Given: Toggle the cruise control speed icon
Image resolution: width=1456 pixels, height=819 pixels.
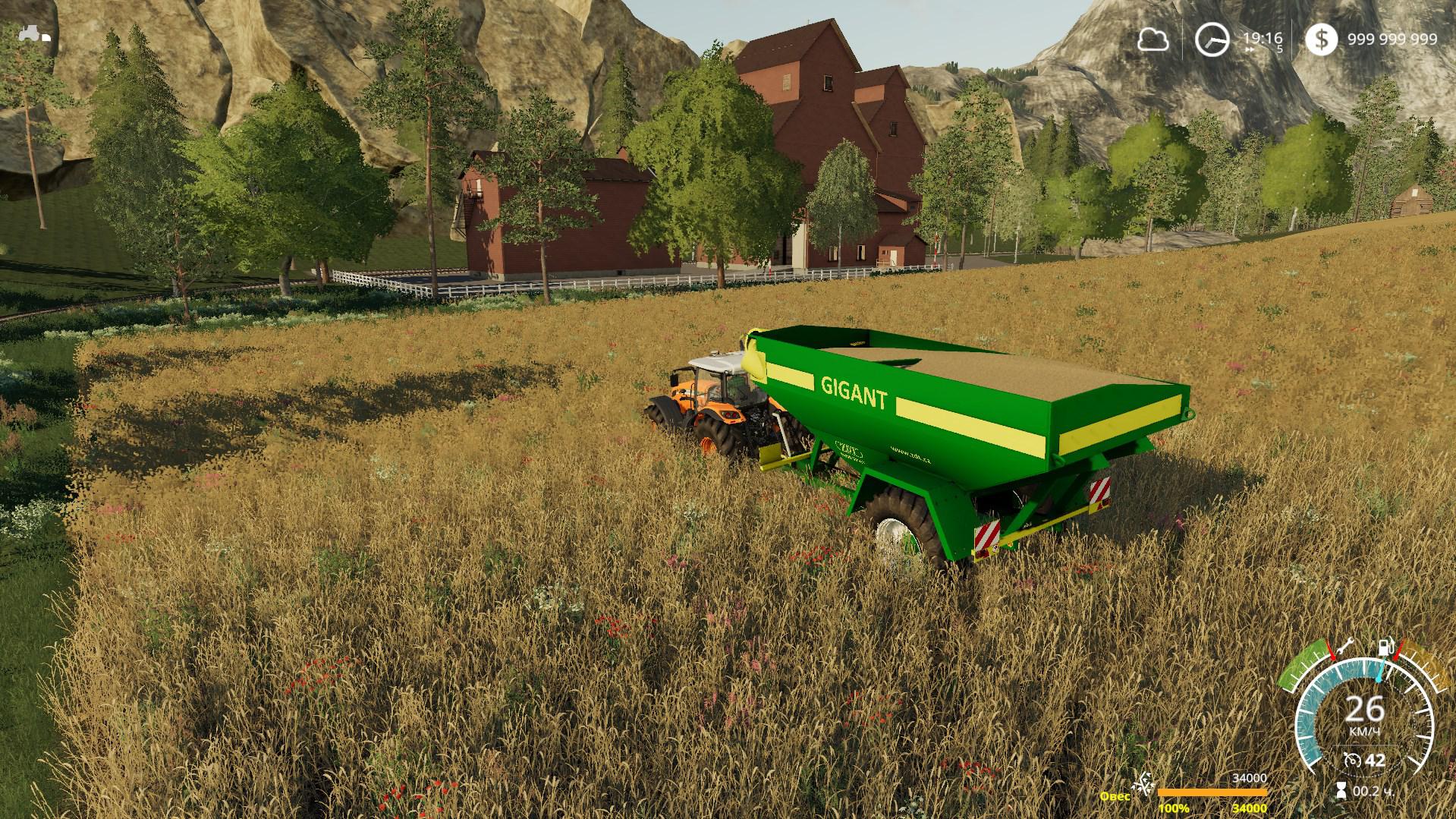Looking at the screenshot, I should (1351, 760).
